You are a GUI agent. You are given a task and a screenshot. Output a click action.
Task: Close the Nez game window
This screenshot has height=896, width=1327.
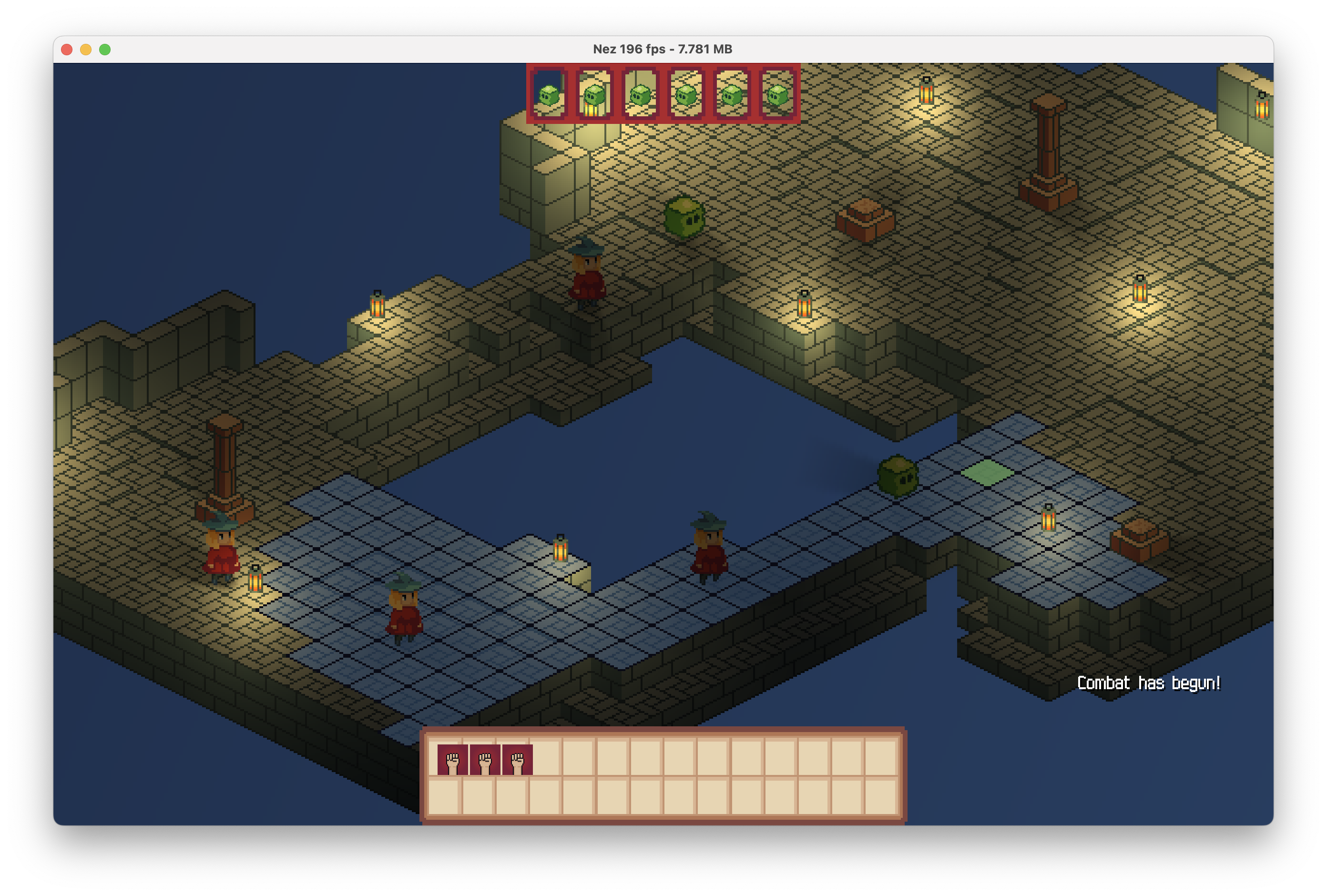point(67,50)
